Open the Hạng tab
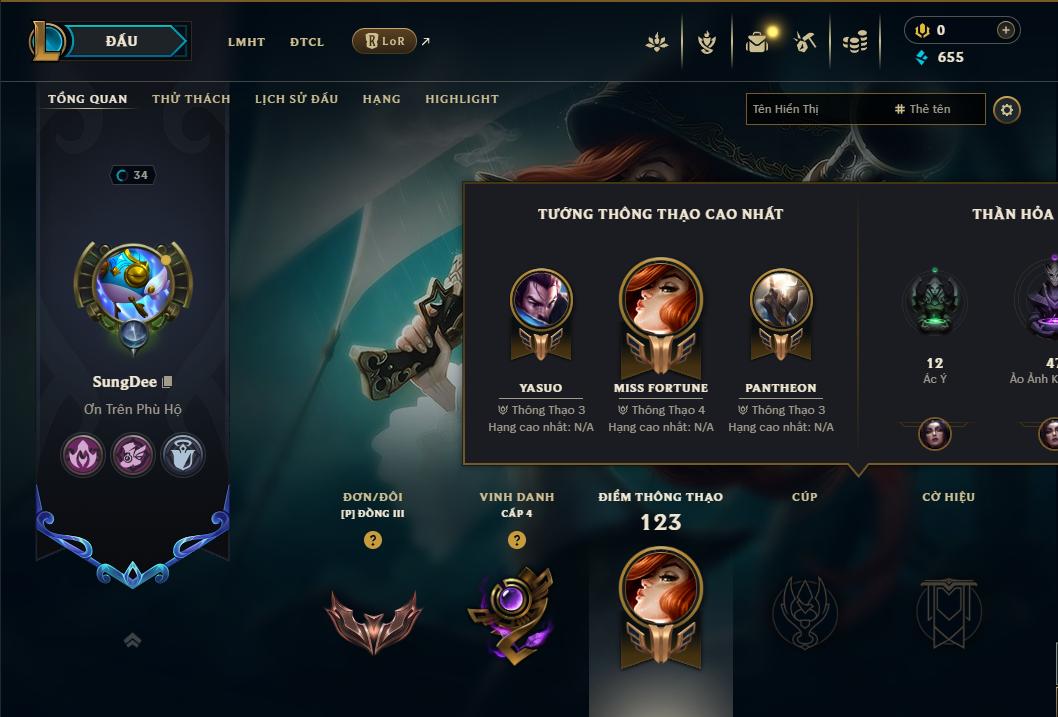1058x717 pixels. [381, 99]
